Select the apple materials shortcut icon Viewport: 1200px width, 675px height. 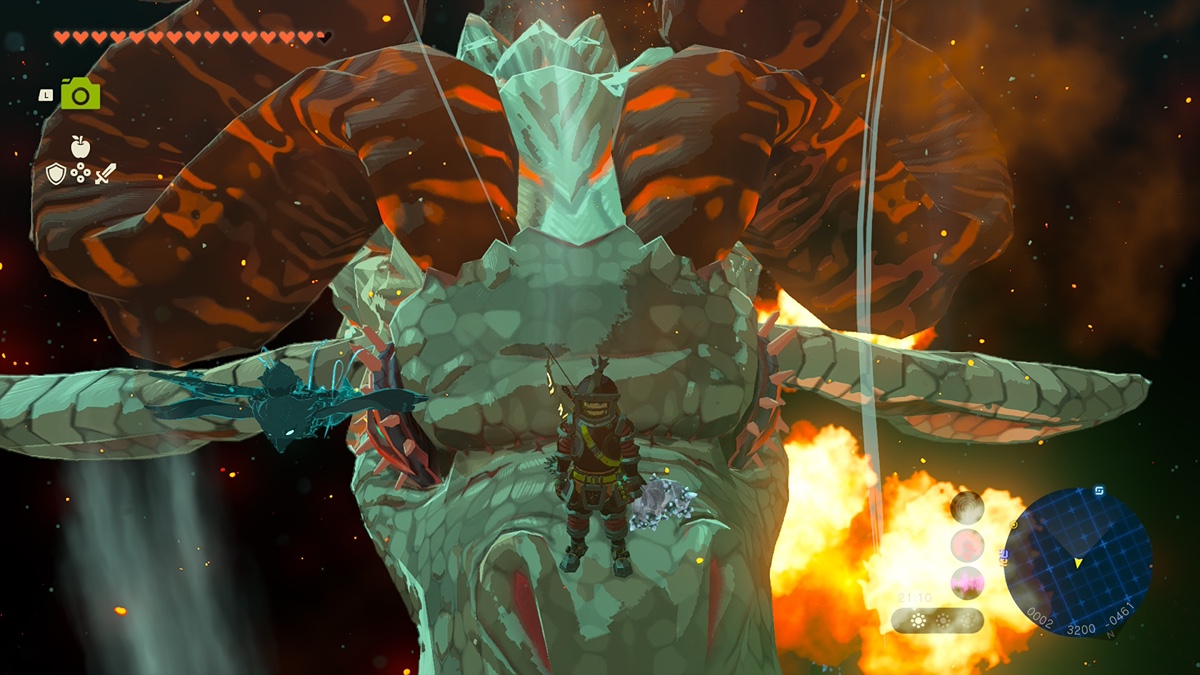pyautogui.click(x=80, y=147)
